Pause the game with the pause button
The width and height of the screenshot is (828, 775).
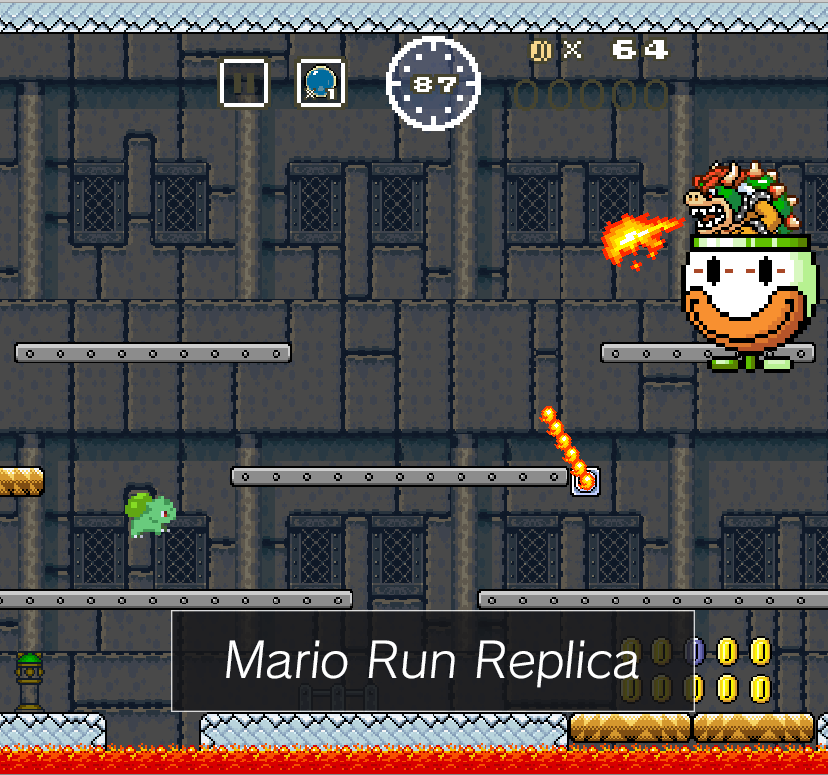[x=244, y=83]
